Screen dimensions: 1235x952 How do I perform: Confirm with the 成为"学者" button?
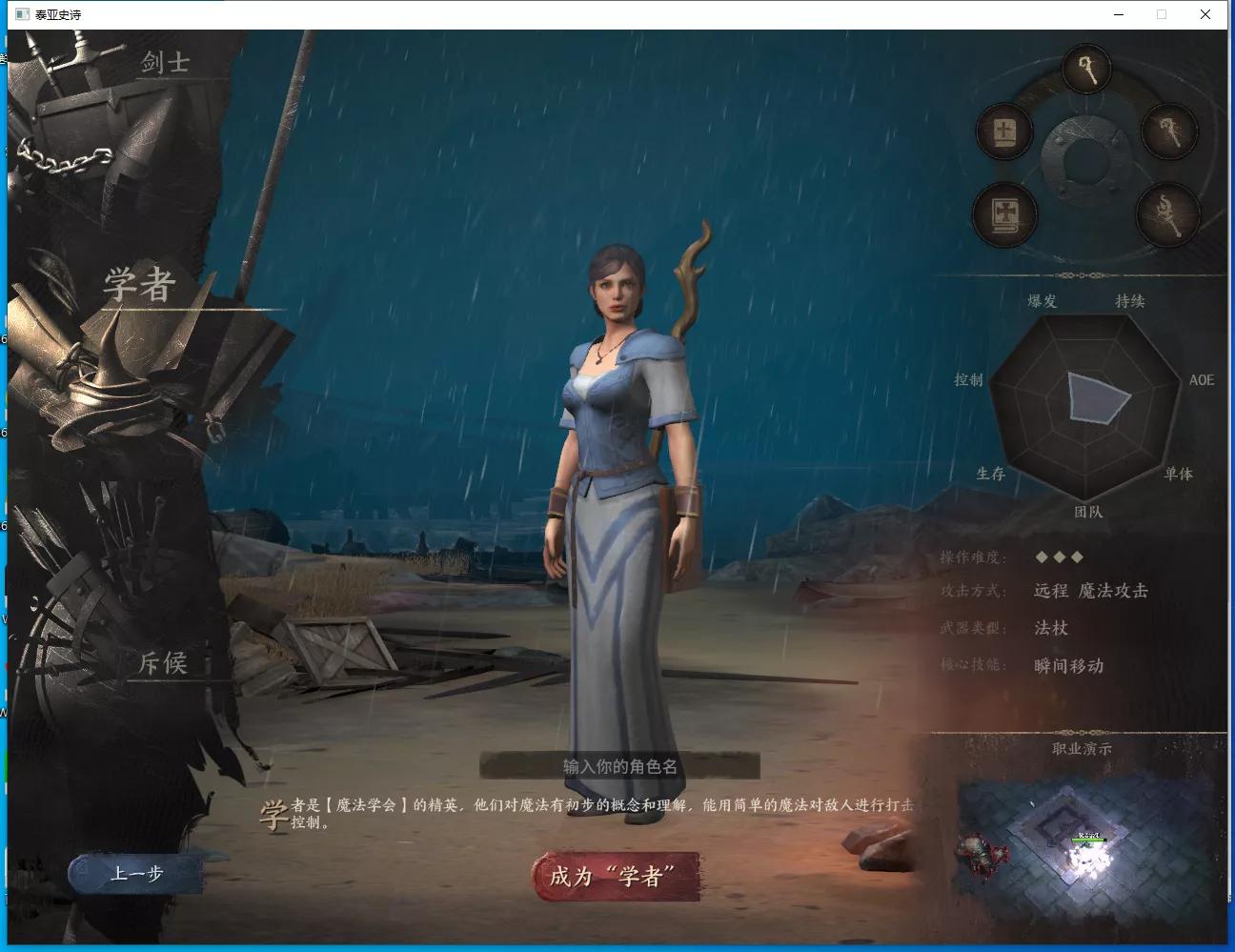tap(616, 876)
